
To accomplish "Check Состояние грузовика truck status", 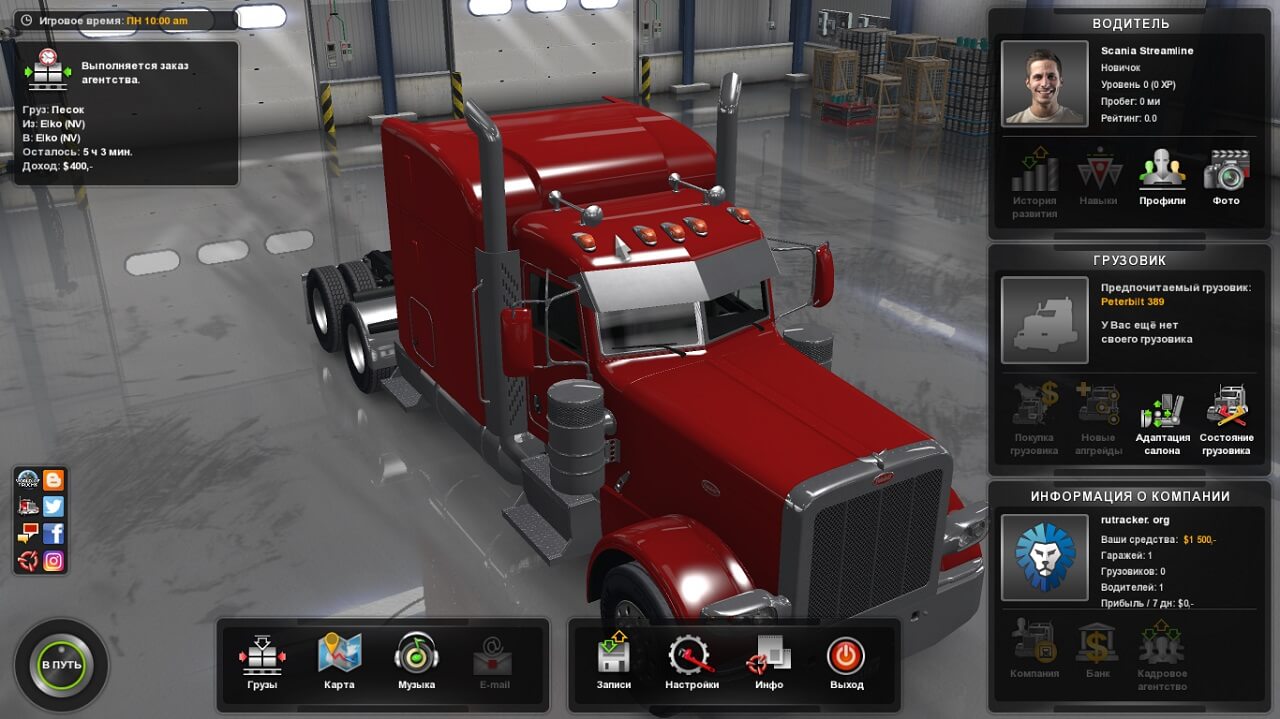I will (x=1226, y=418).
